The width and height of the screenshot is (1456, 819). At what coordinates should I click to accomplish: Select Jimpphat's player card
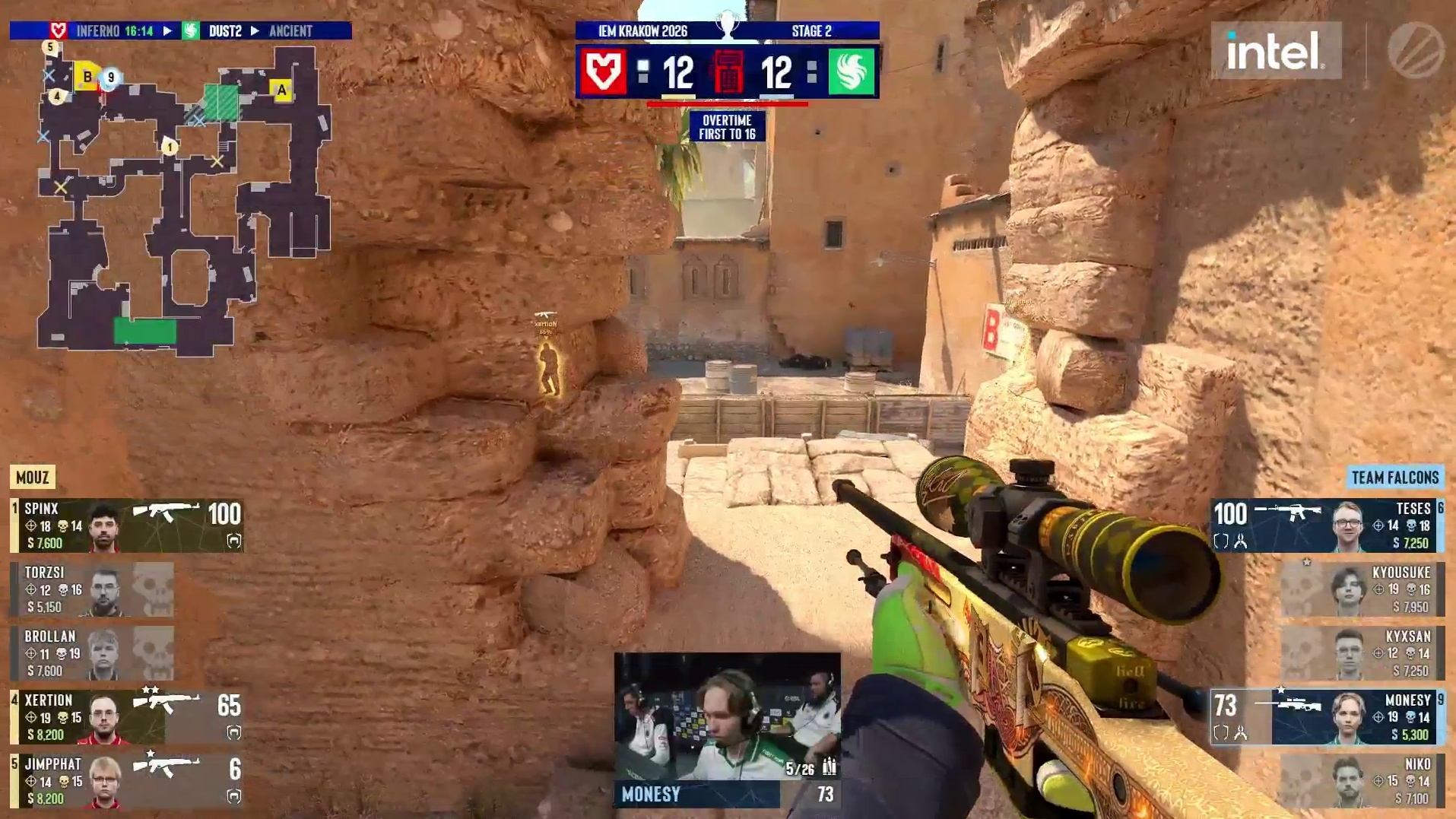[x=127, y=781]
